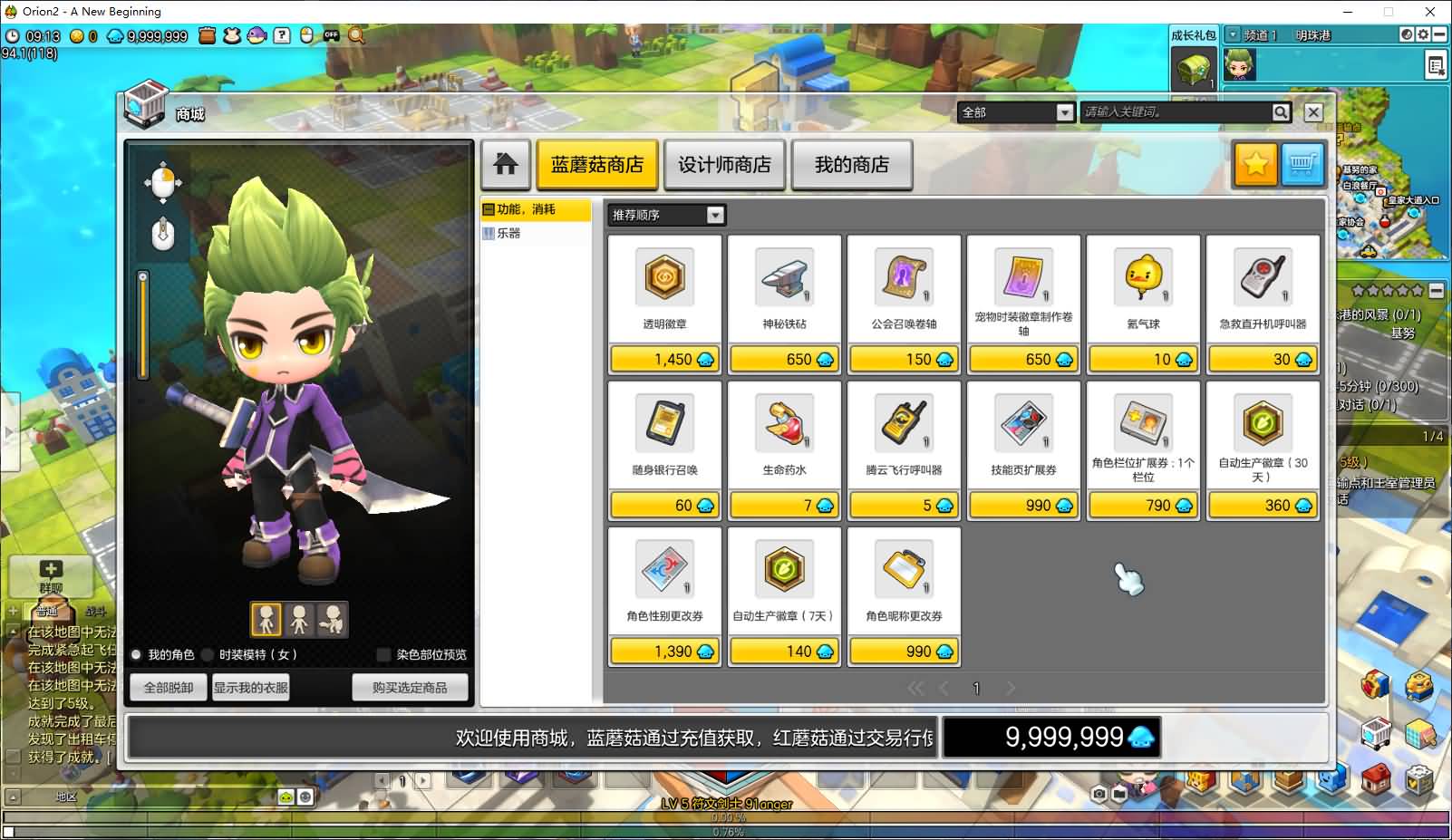Viewport: 1452px width, 840px height.
Task: Open the favorites star icon in the shop
Action: pos(1255,164)
